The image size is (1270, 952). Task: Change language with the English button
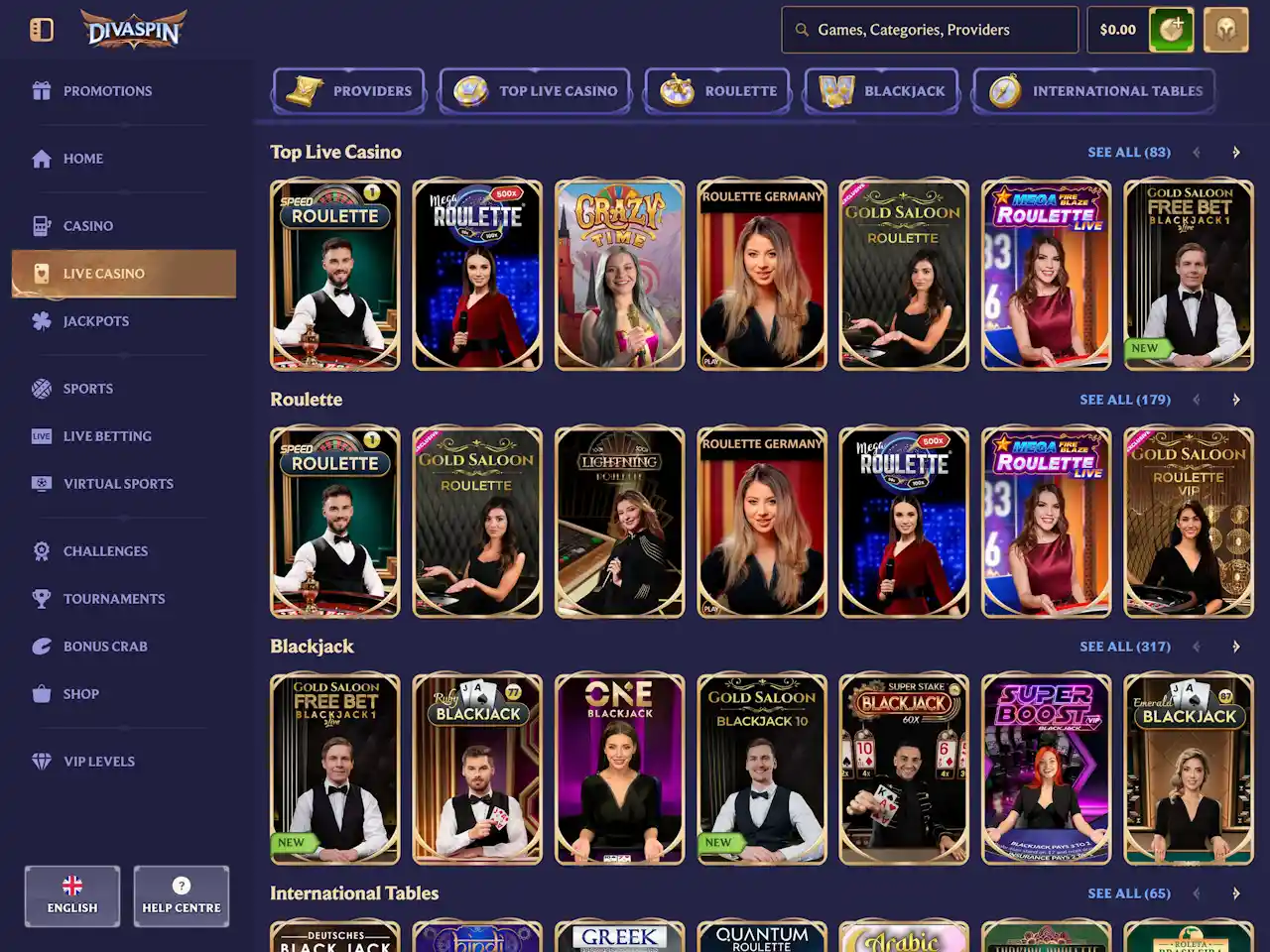(72, 896)
